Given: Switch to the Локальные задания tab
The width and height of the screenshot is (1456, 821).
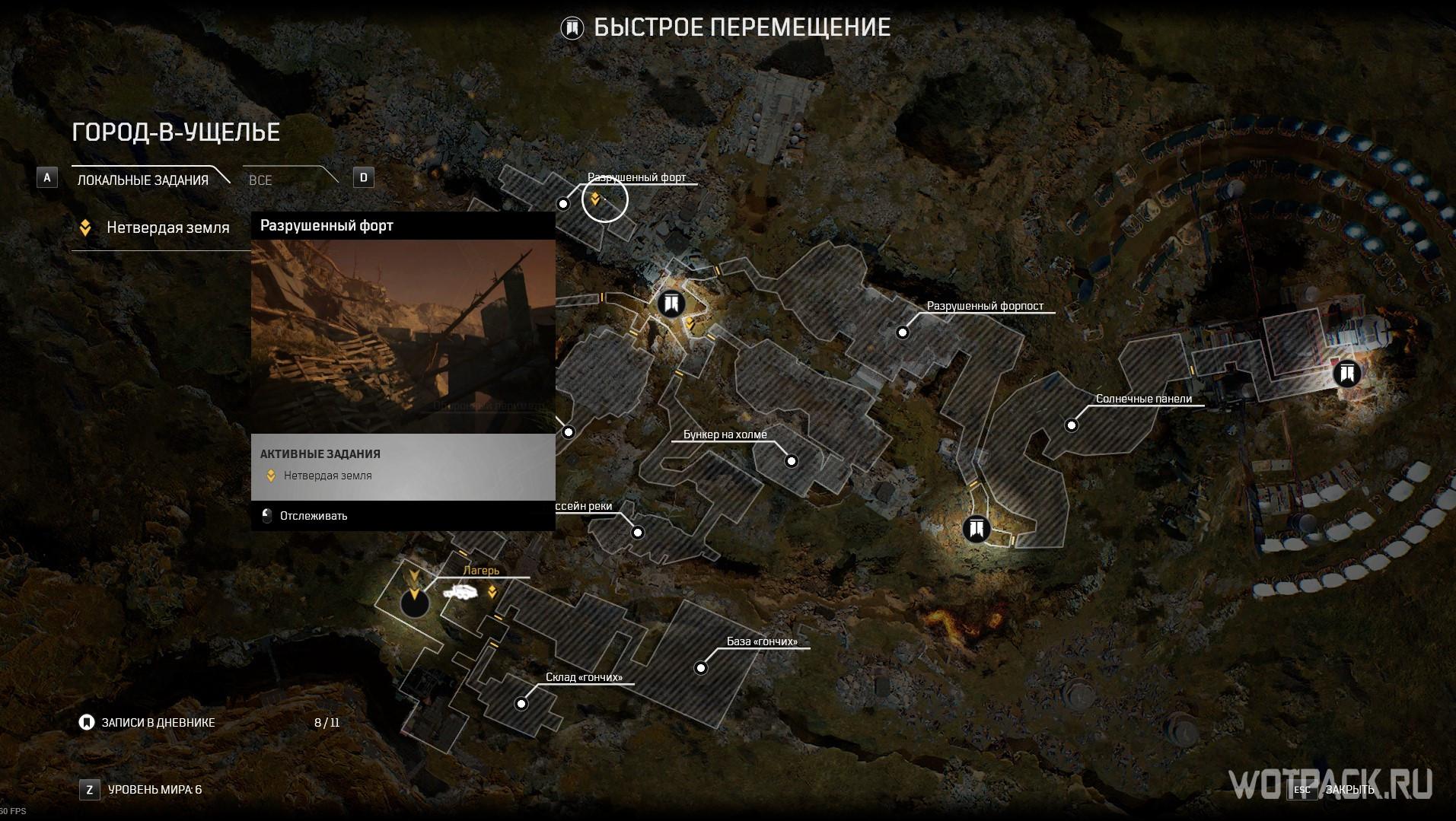Looking at the screenshot, I should tap(143, 180).
